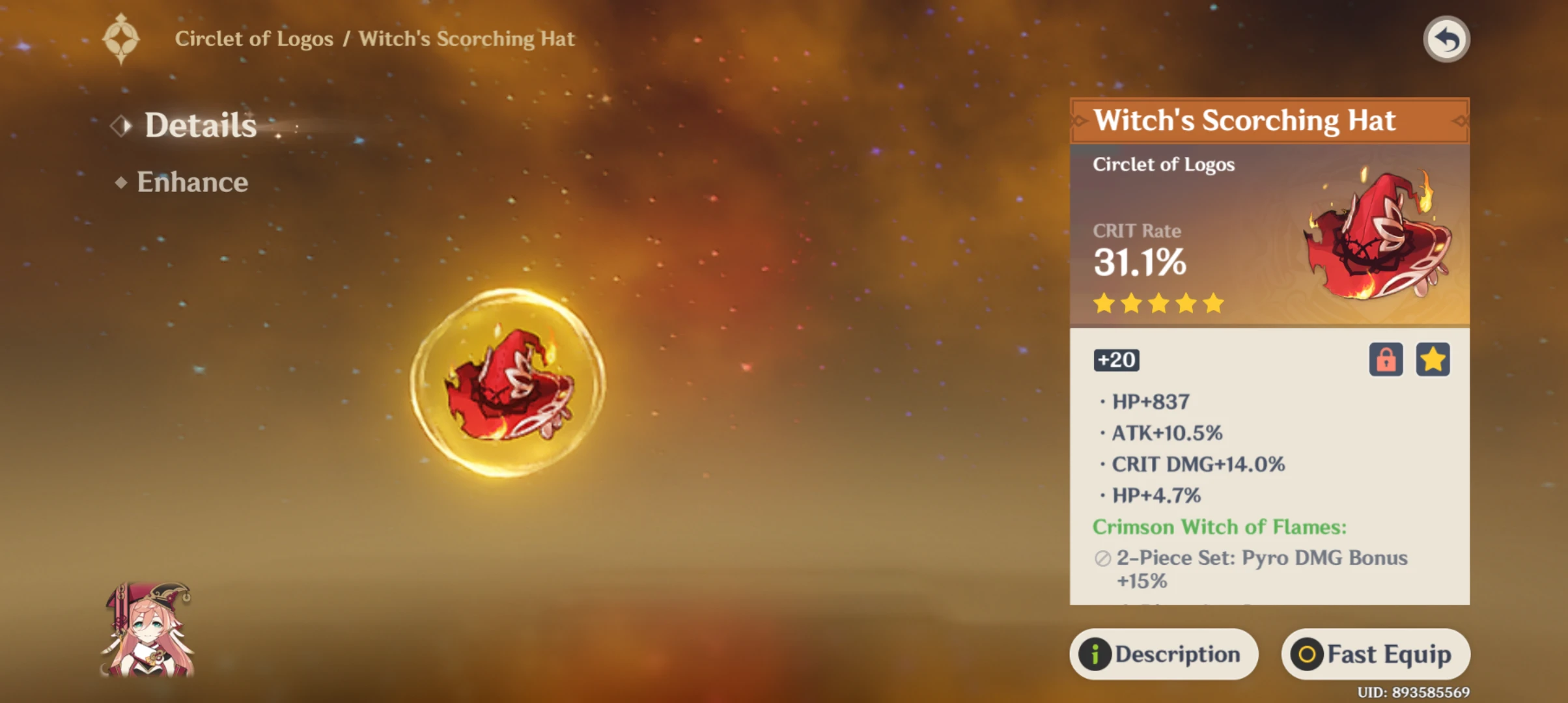Click the five-star rating row

point(1158,303)
